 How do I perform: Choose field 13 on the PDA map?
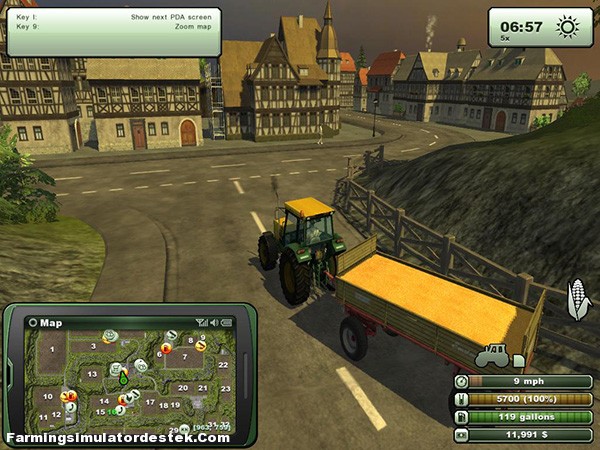point(92,374)
